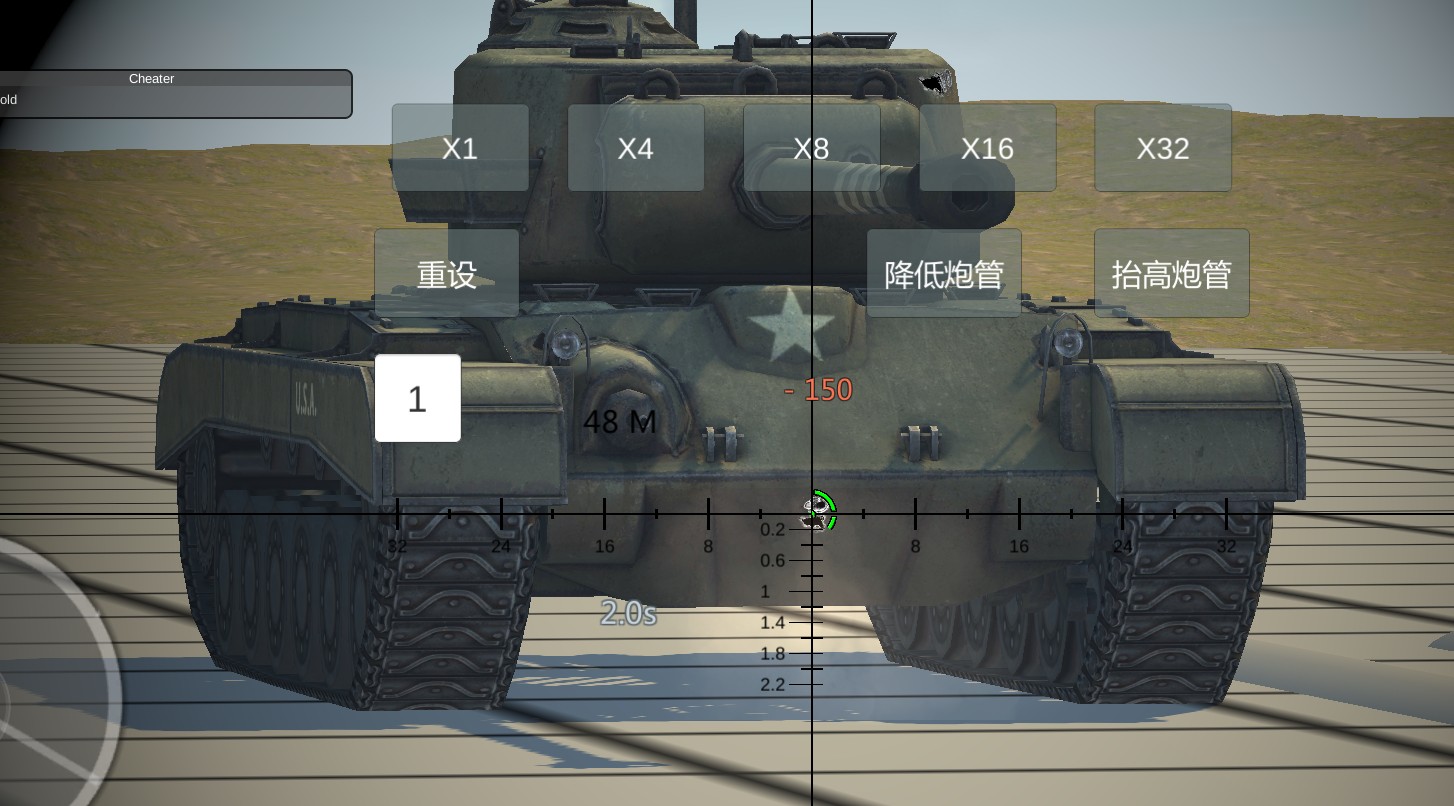Click the 2.0s reload timer display
1454x806 pixels.
point(630,614)
